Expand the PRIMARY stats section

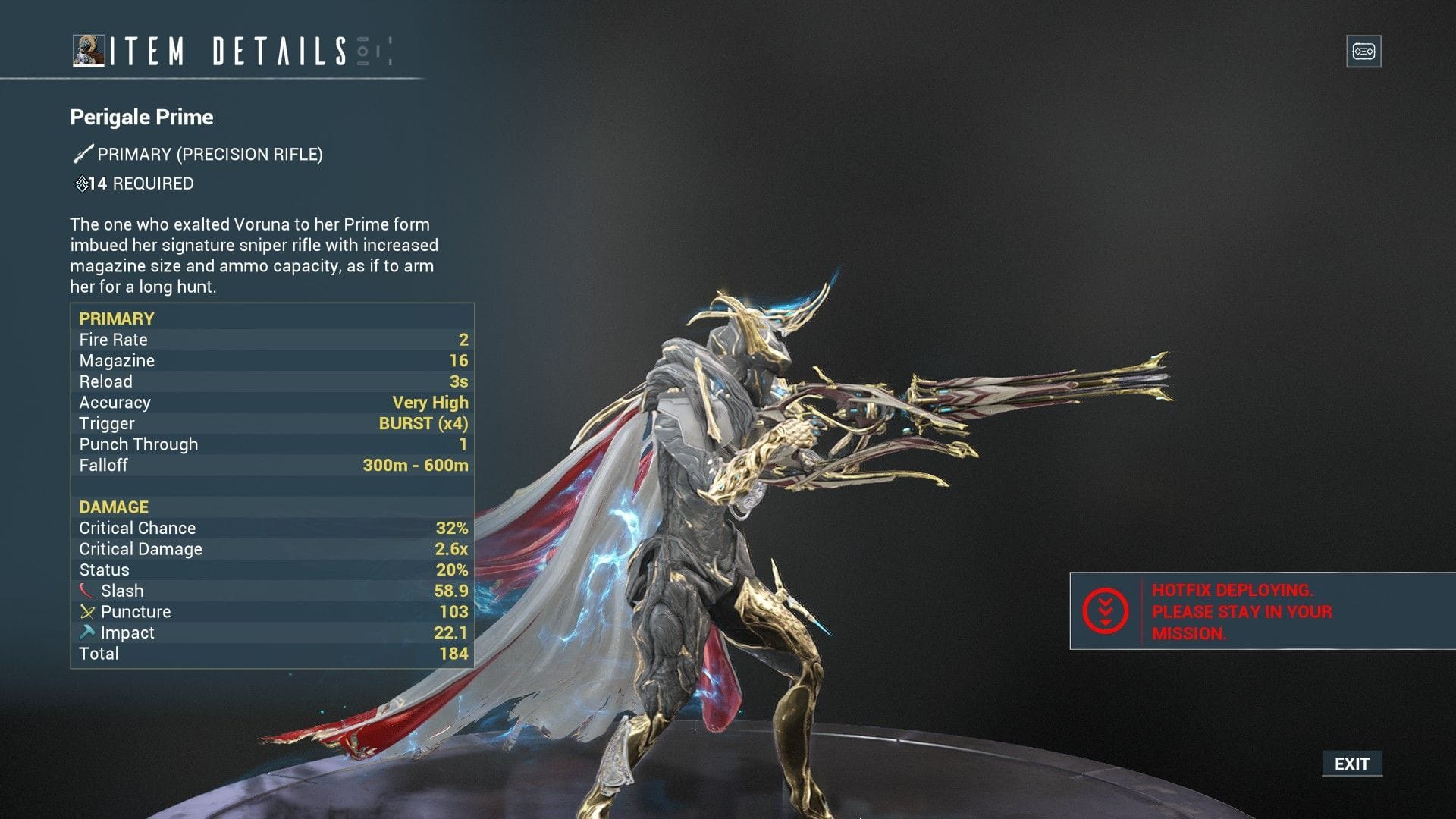coord(115,318)
